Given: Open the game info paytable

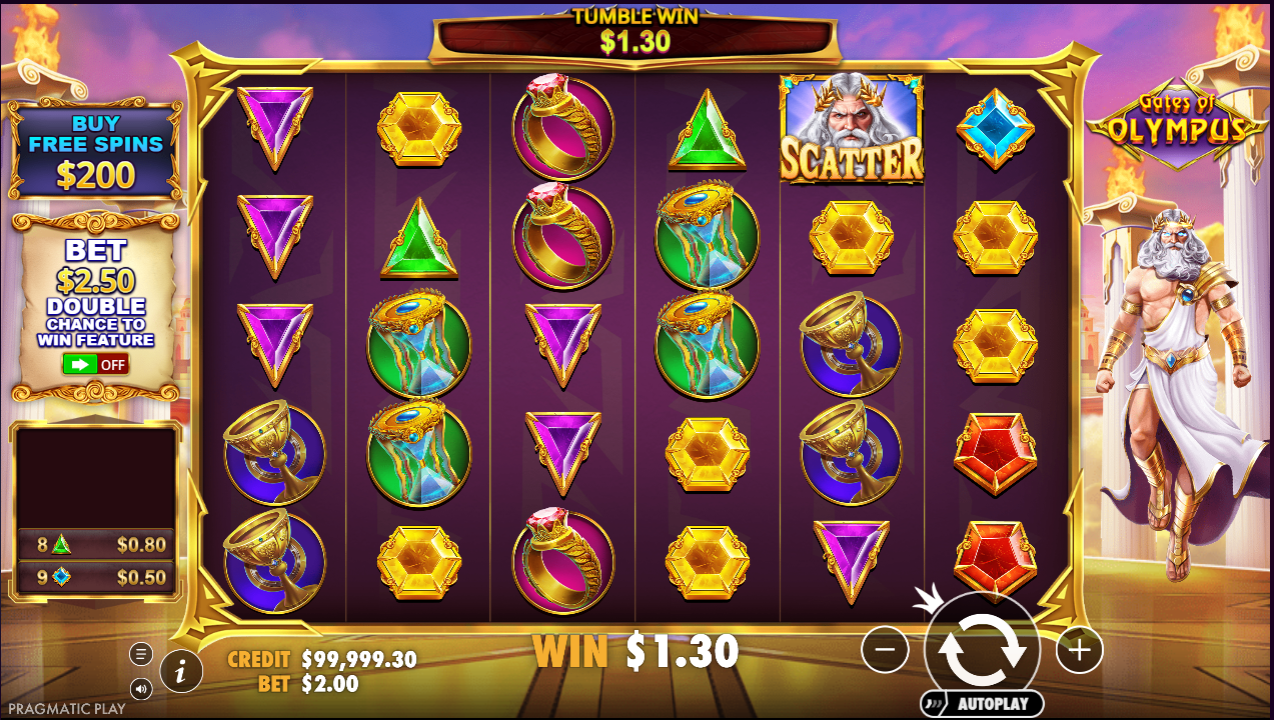Looking at the screenshot, I should tap(181, 671).
